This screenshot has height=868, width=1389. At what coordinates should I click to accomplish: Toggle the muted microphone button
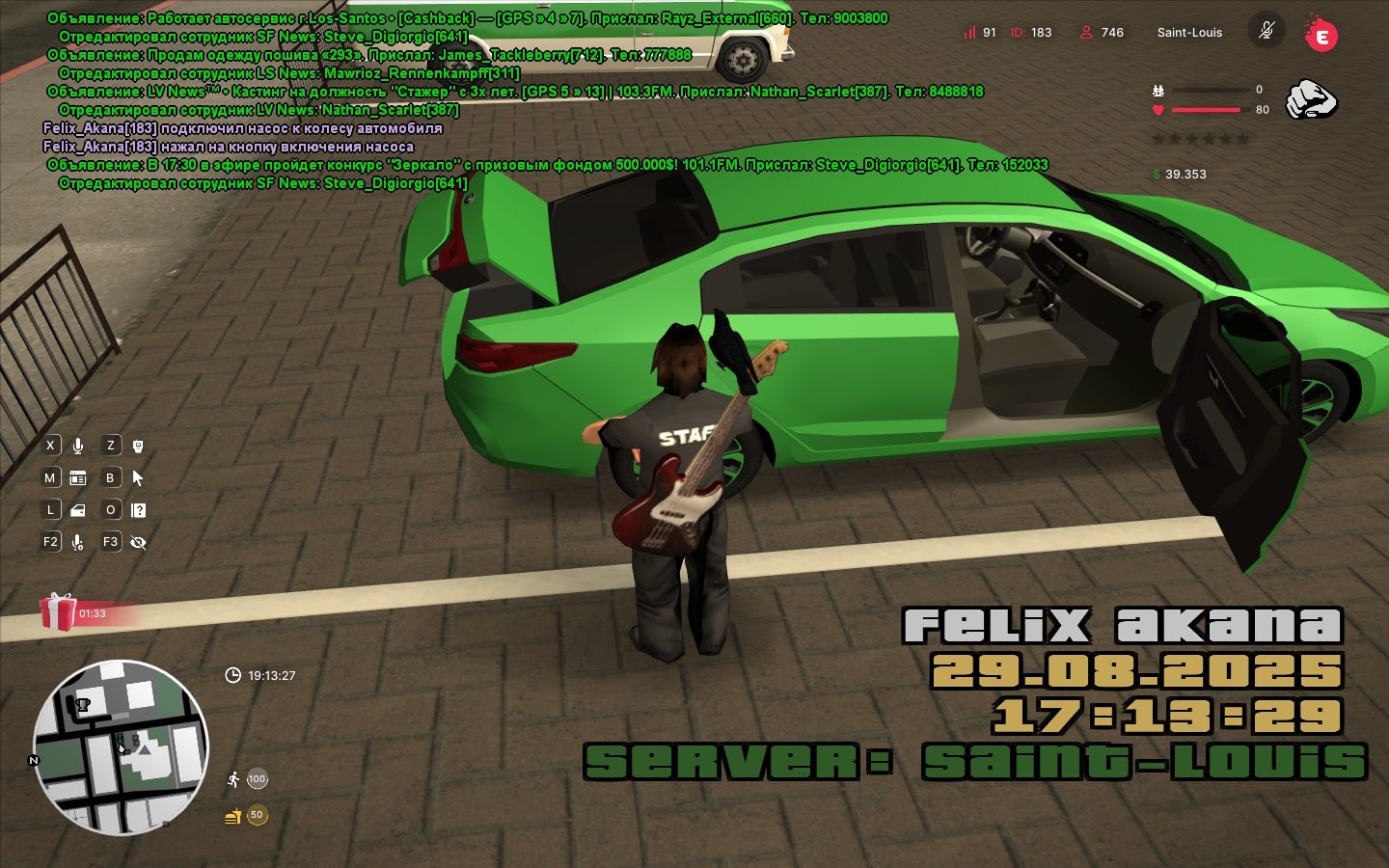point(1266,31)
